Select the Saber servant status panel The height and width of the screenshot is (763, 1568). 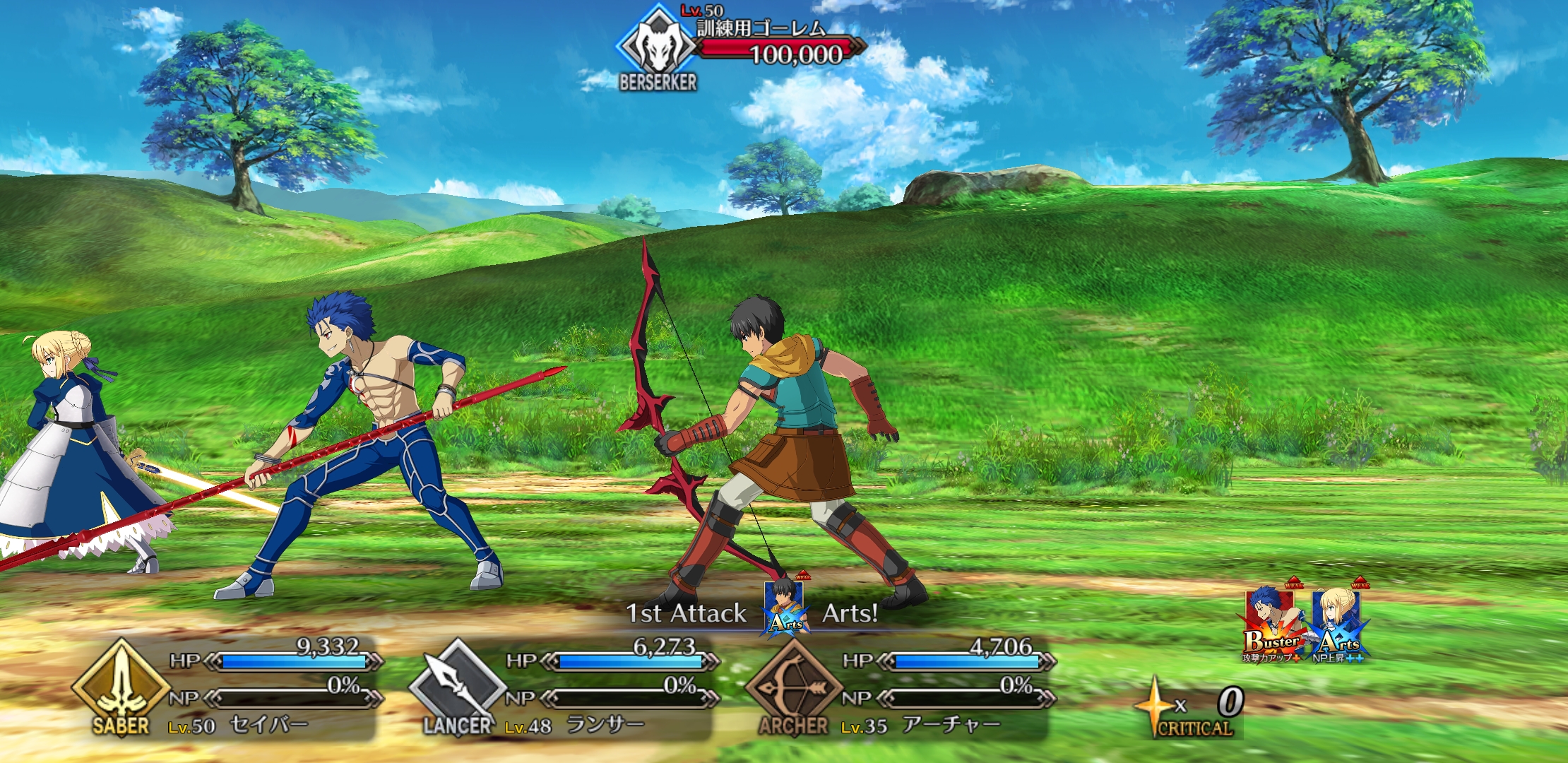(226, 689)
